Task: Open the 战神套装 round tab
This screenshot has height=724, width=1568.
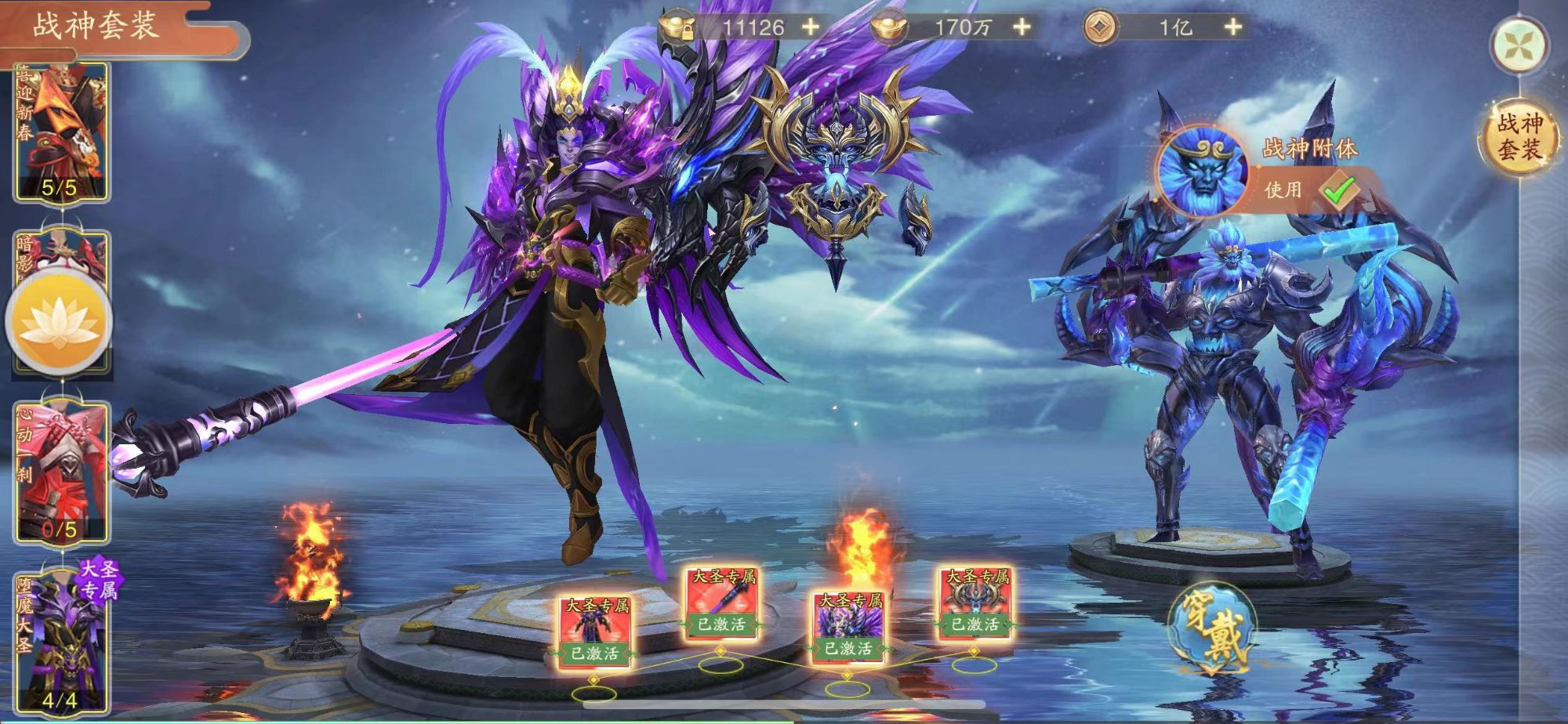Action: (x=1519, y=136)
